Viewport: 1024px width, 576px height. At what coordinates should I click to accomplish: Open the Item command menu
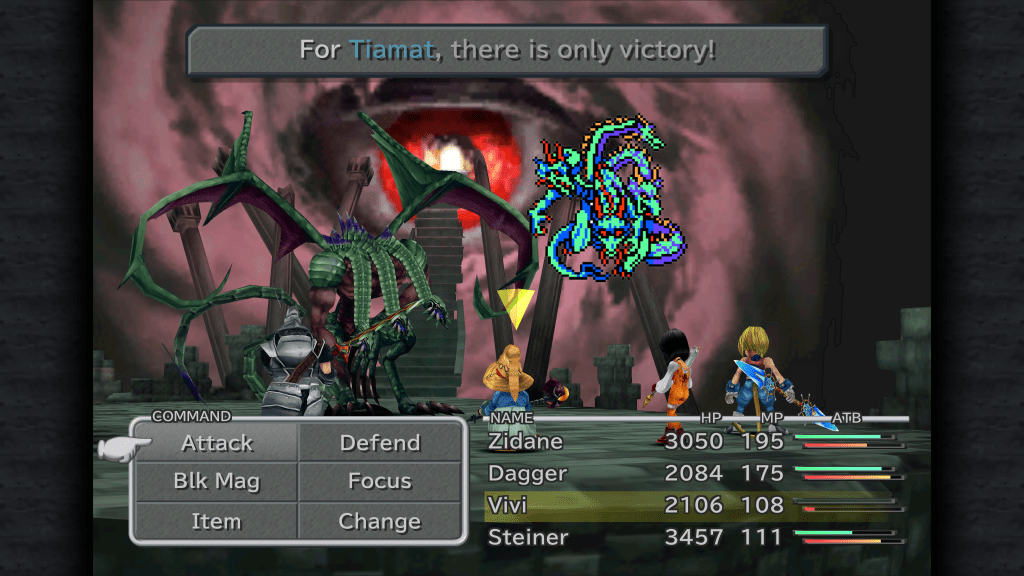click(216, 521)
